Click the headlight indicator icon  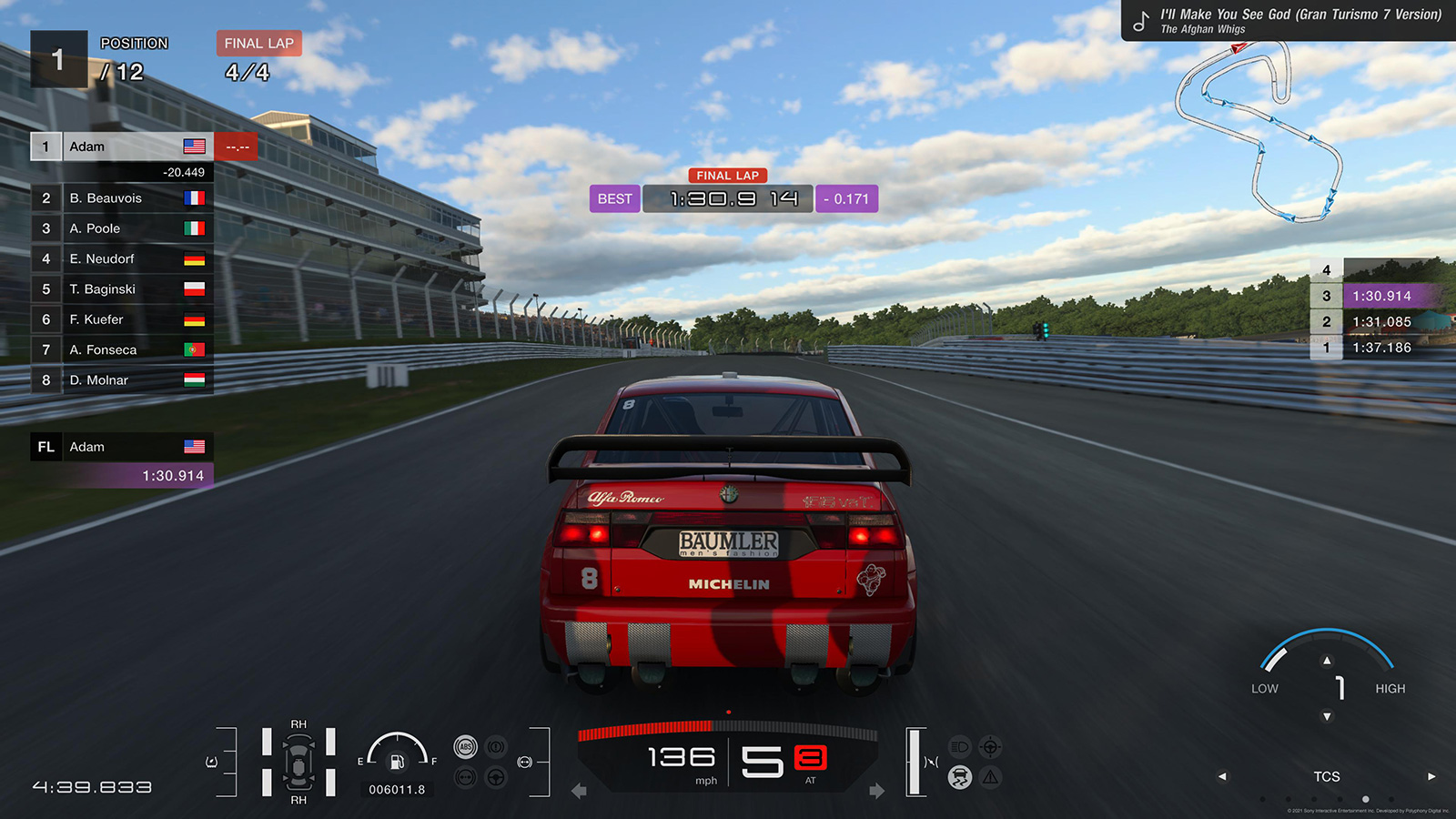pyautogui.click(x=960, y=747)
